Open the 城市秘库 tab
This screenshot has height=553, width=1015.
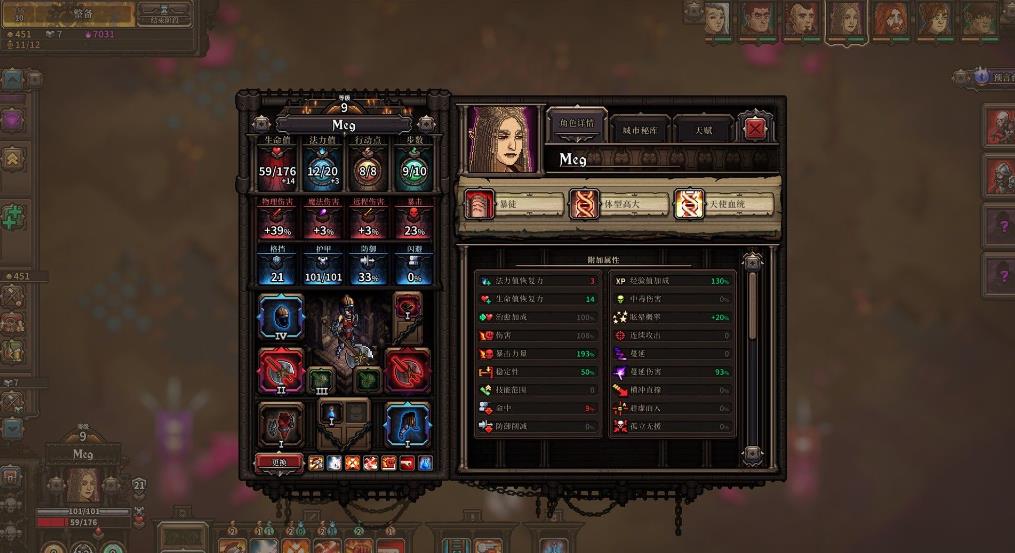640,130
